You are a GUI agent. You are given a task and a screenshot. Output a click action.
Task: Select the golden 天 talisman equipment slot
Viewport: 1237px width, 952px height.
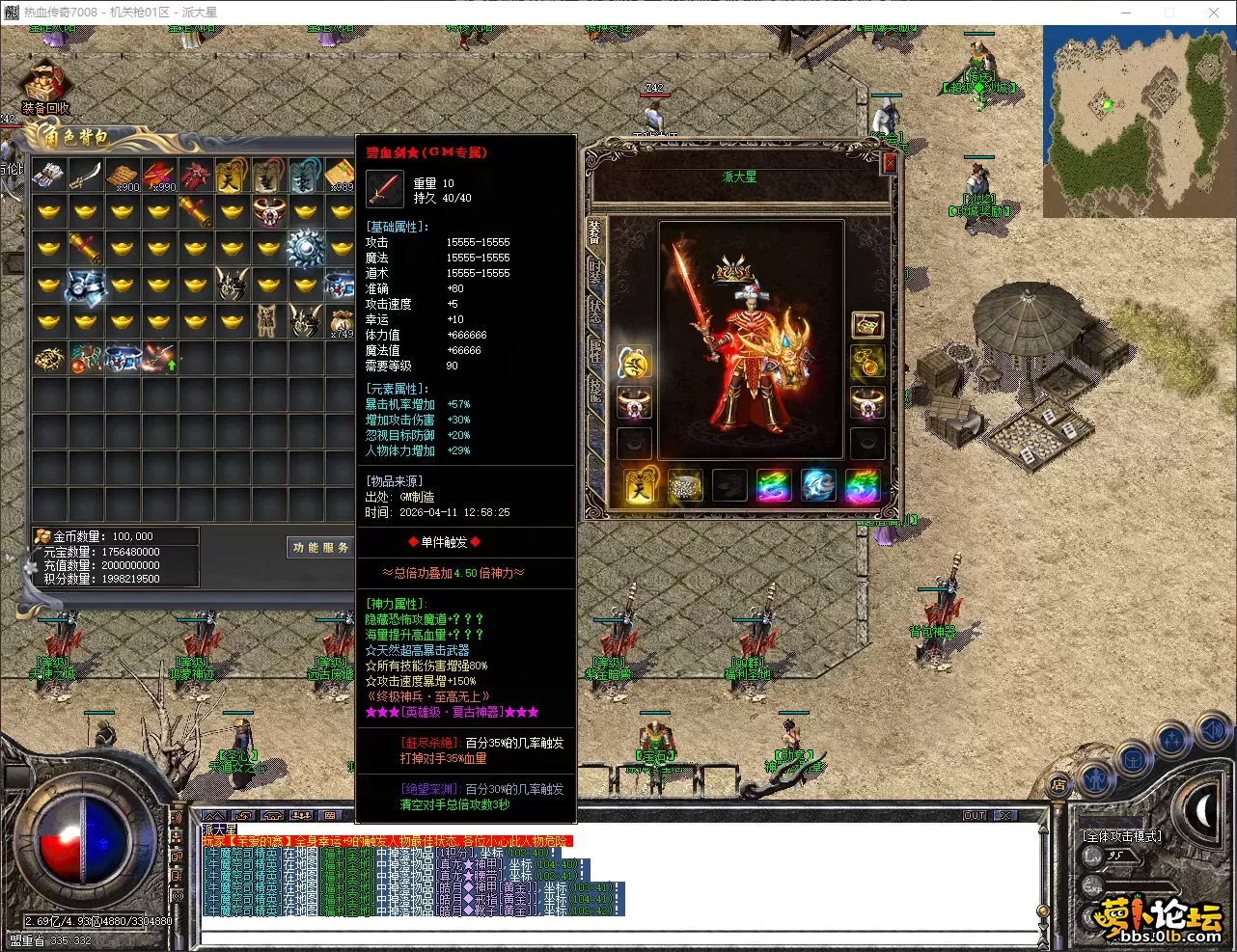tap(640, 485)
